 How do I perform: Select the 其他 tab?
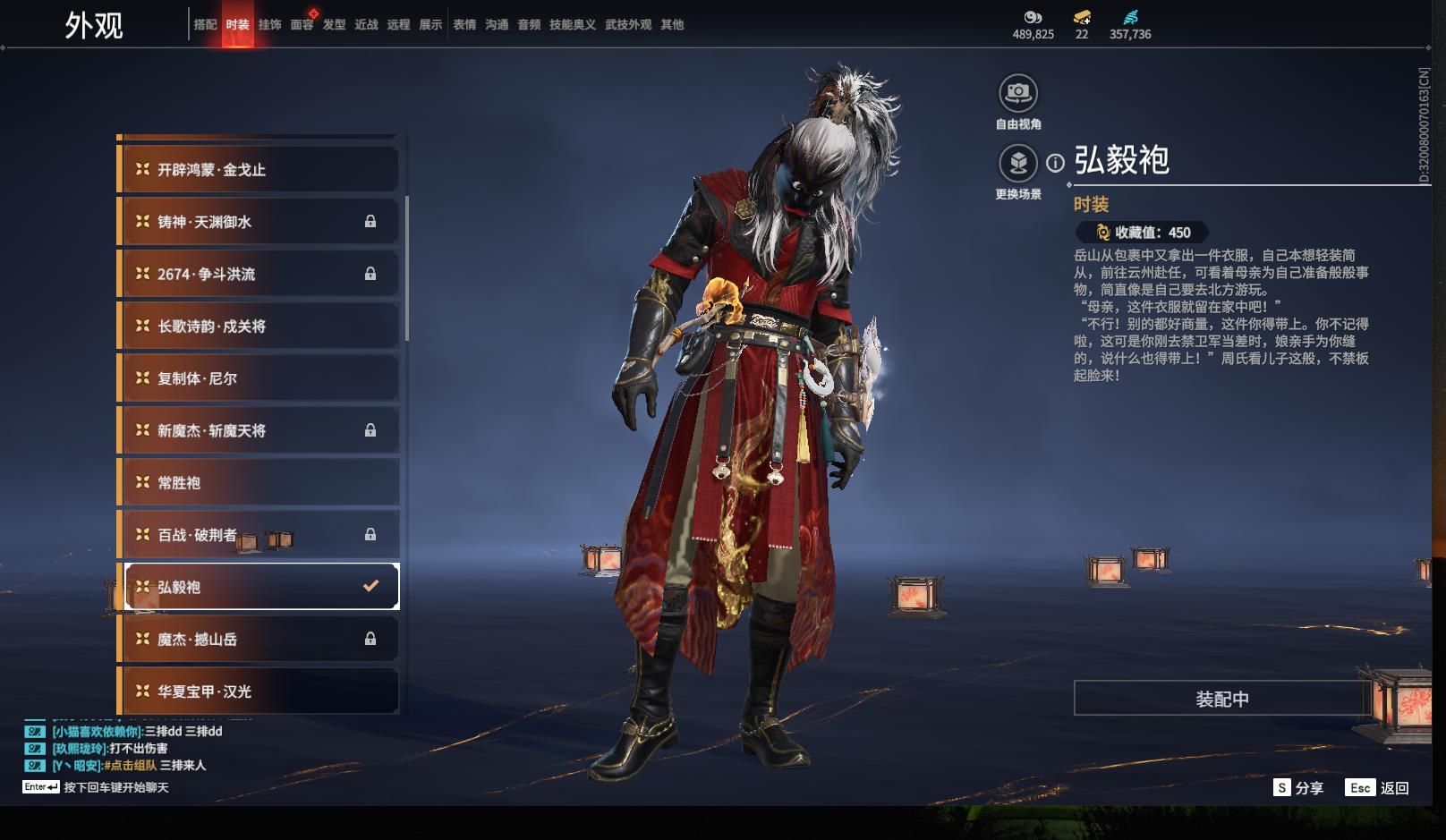click(672, 25)
